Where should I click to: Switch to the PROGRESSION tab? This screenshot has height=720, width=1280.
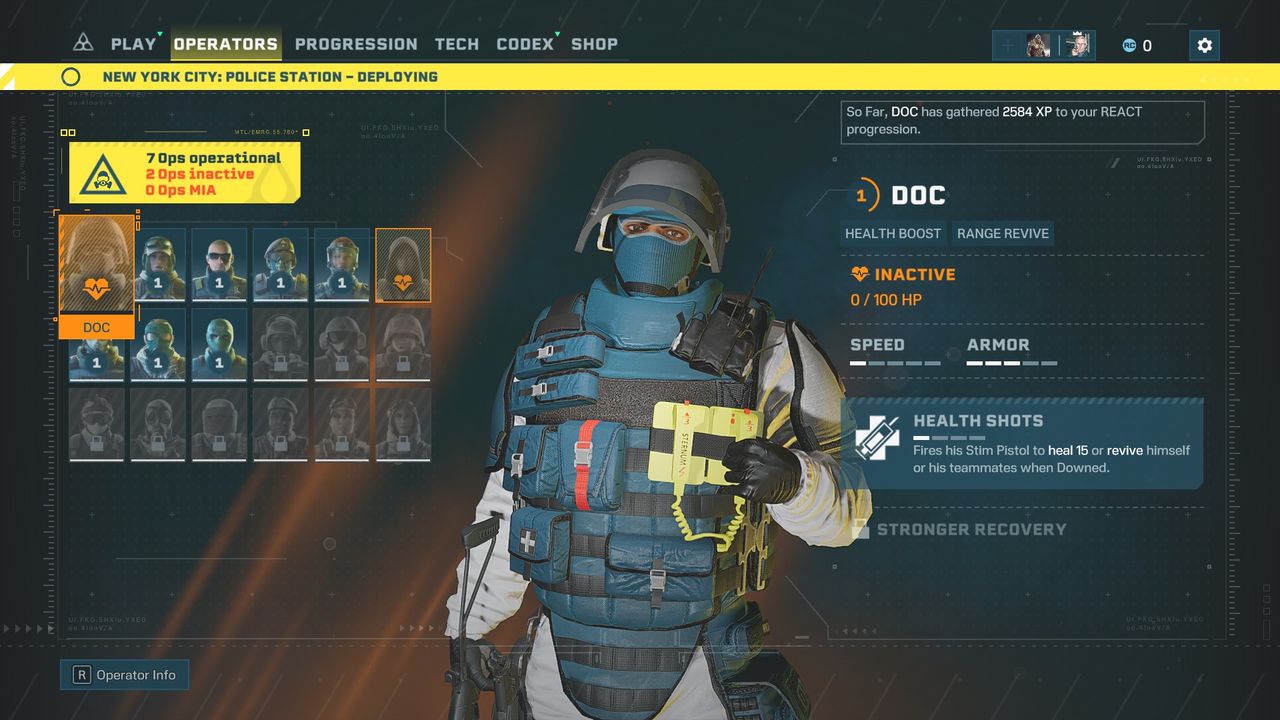click(356, 44)
